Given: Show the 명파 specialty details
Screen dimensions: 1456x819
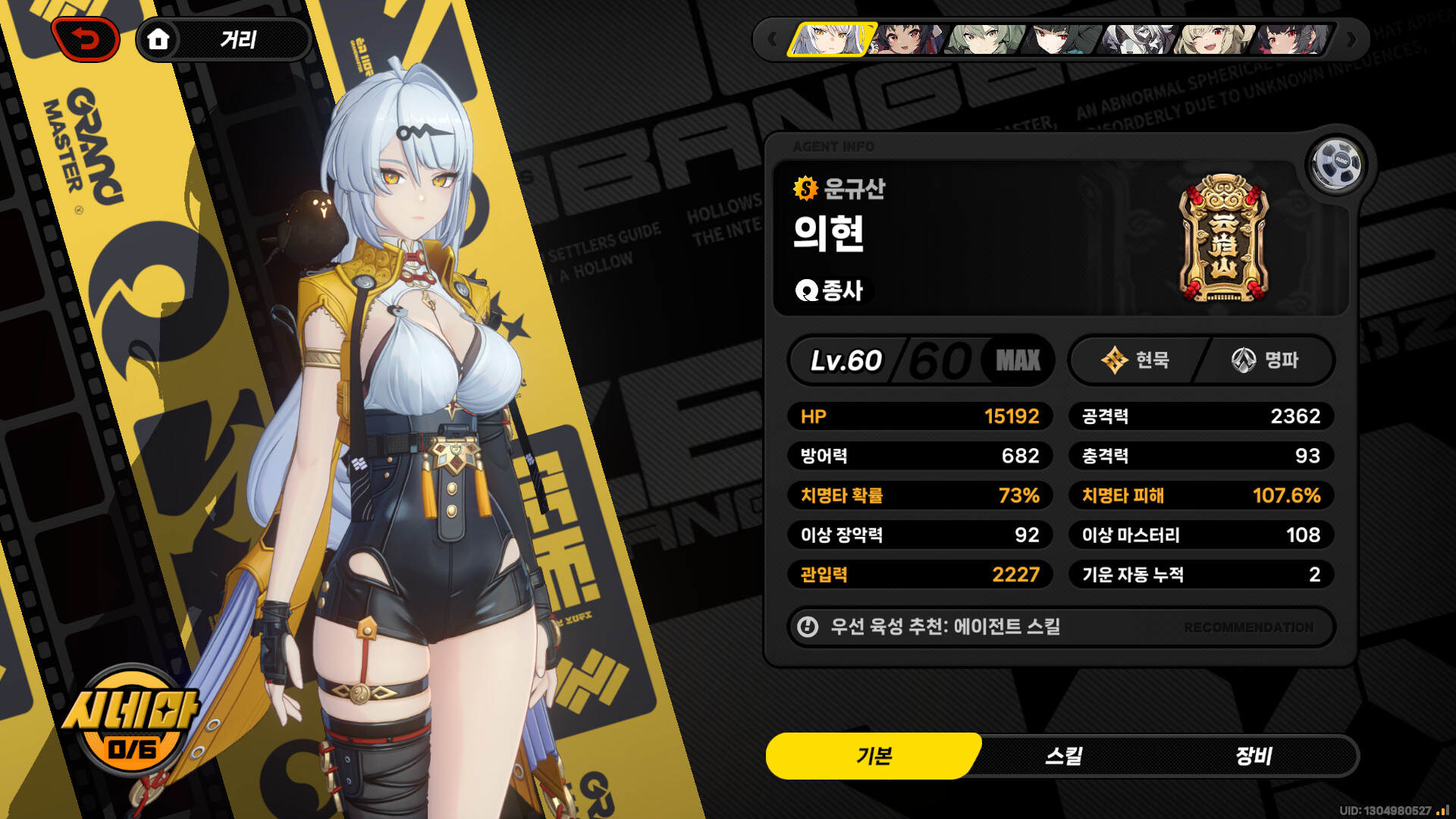Looking at the screenshot, I should tap(1265, 360).
